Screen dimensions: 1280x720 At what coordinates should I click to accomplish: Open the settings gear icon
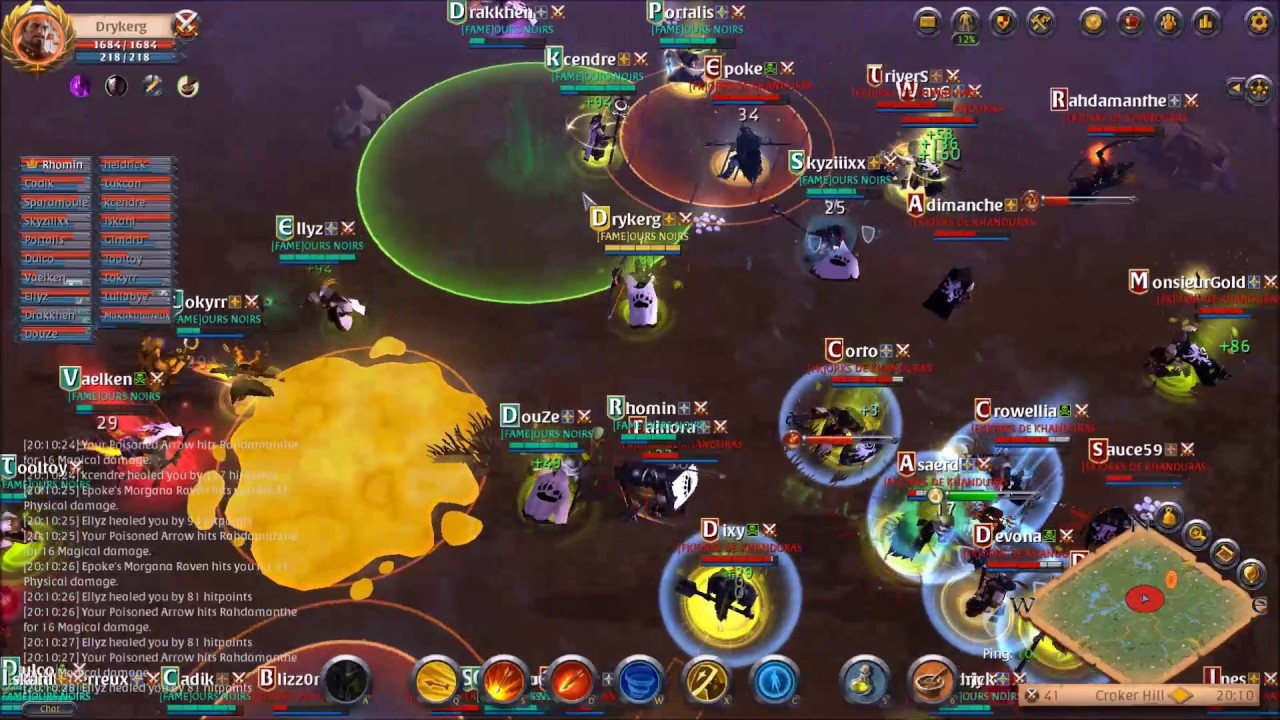click(1258, 23)
